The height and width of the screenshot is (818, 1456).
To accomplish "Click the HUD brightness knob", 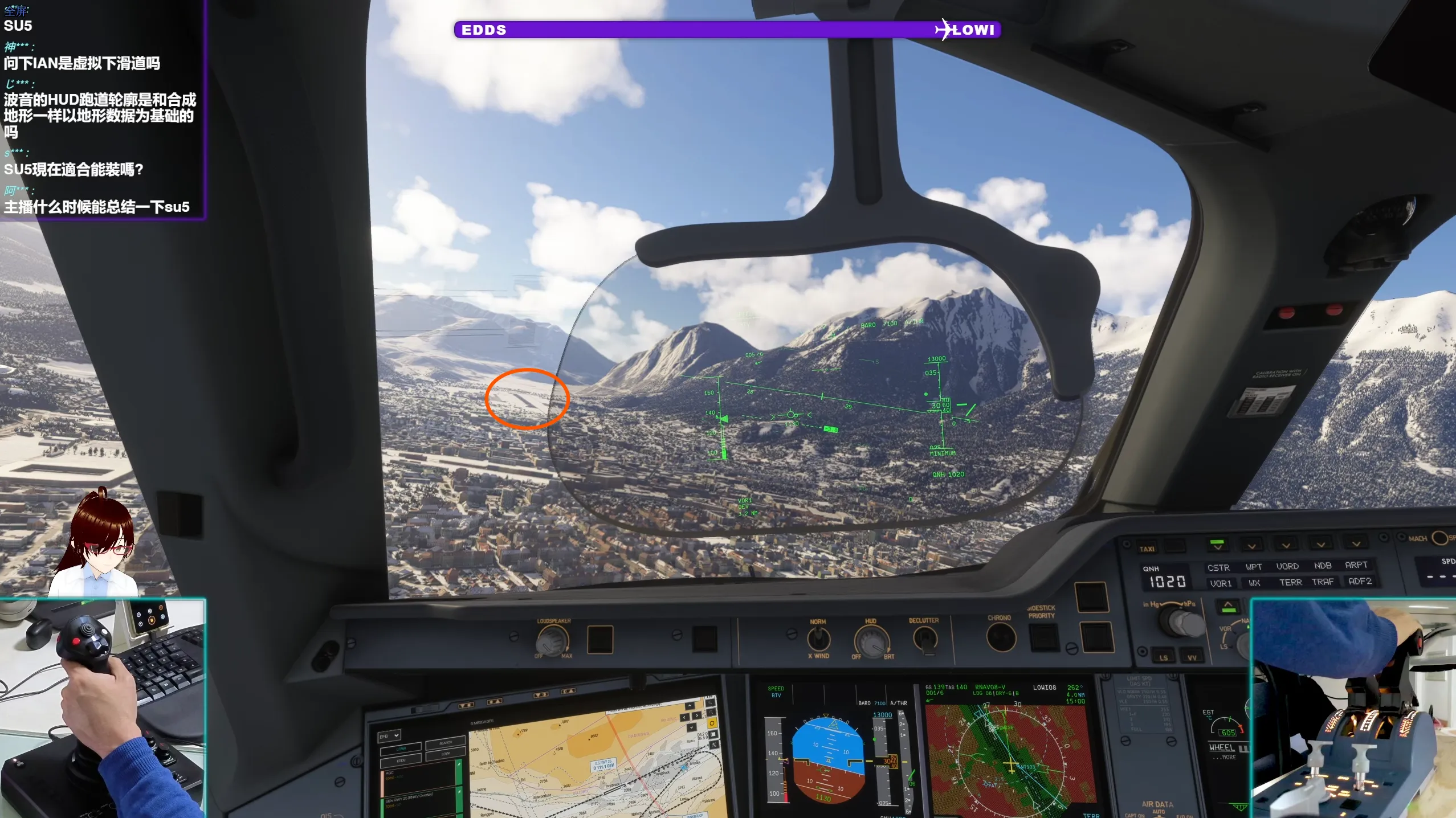I will [x=870, y=641].
